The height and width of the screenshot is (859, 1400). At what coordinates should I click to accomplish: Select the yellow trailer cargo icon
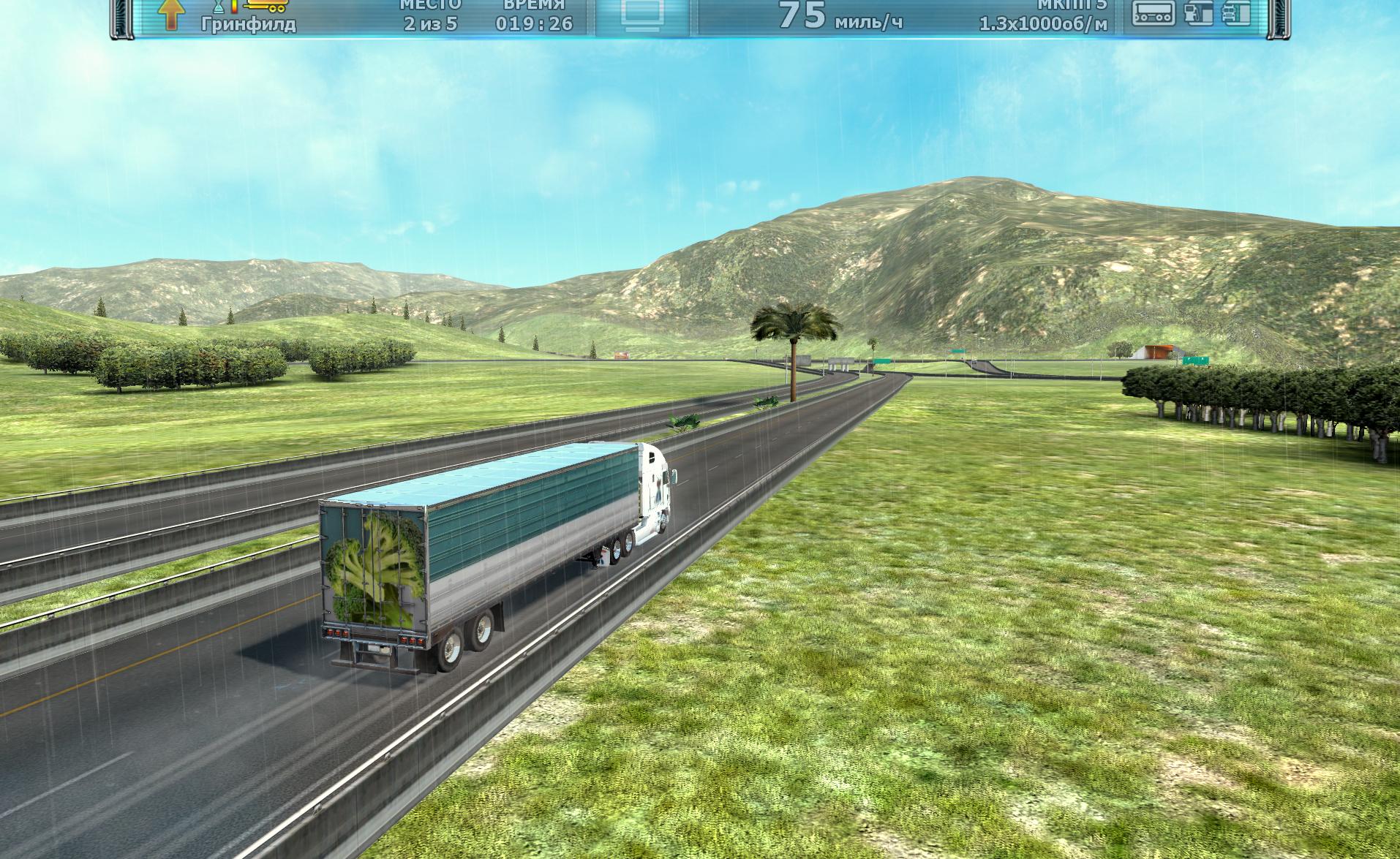(x=266, y=4)
